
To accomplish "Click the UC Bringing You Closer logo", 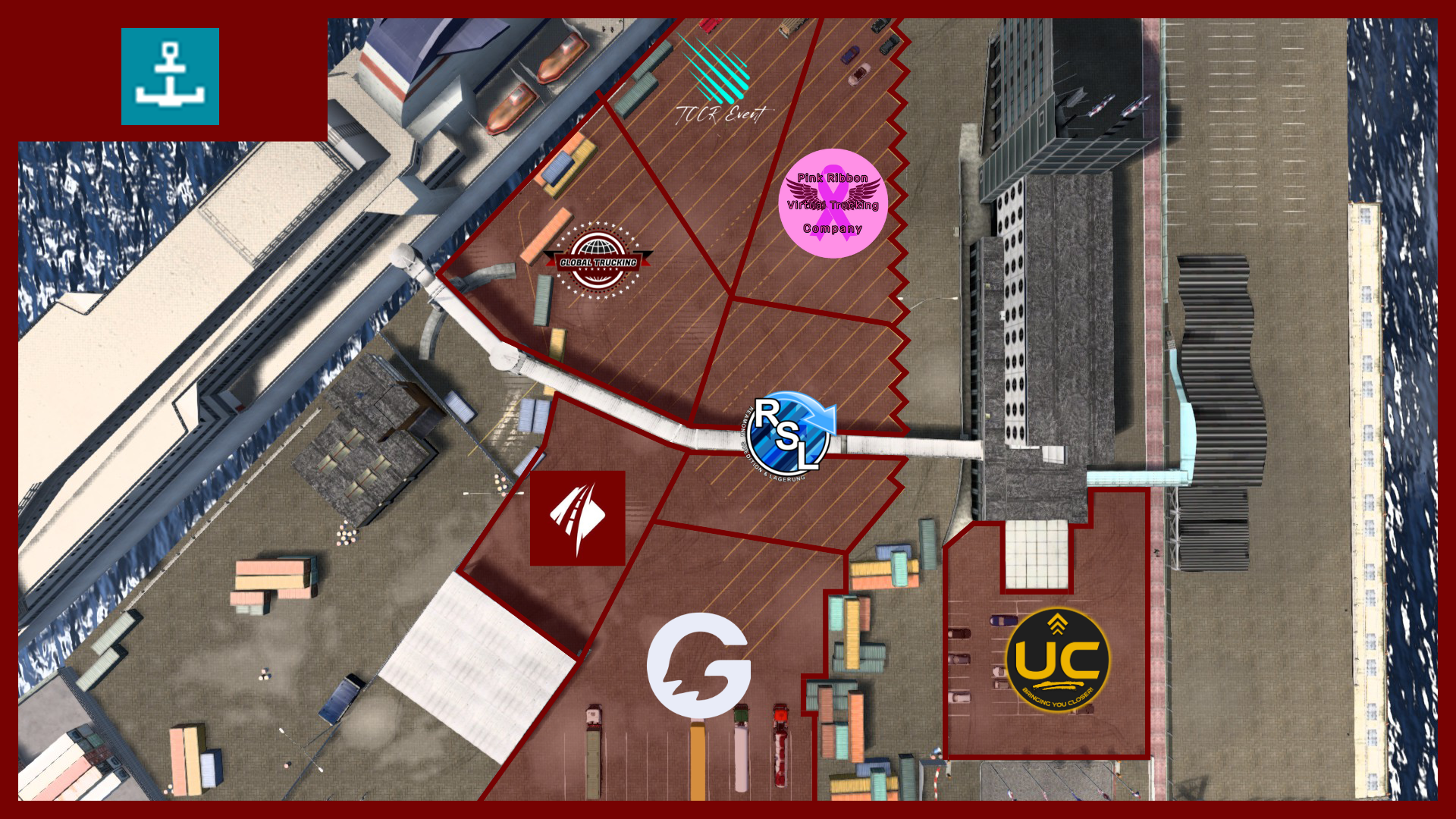I will pyautogui.click(x=1057, y=661).
